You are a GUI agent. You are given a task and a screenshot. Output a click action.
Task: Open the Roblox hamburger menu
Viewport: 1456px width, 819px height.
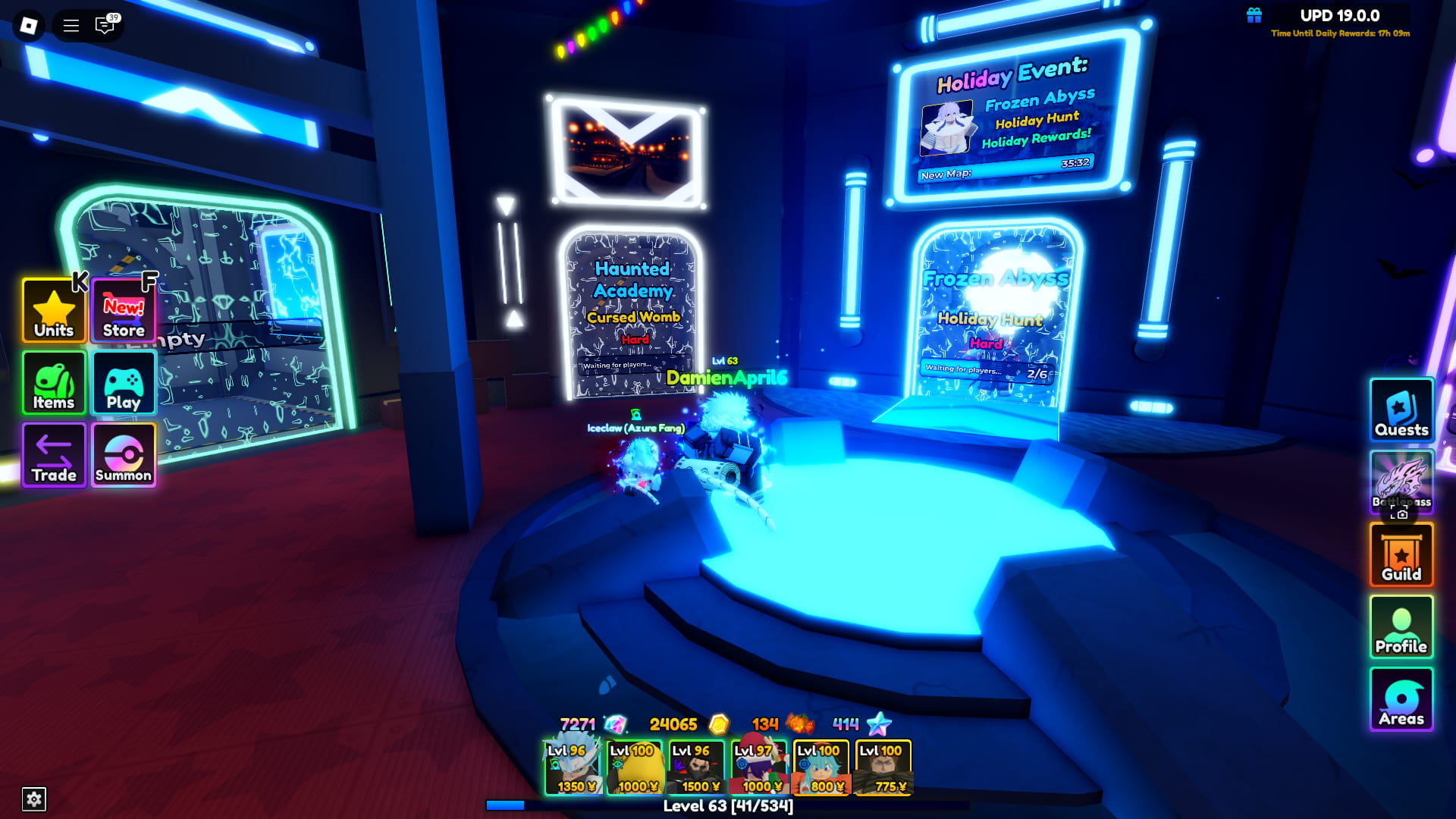(x=71, y=24)
